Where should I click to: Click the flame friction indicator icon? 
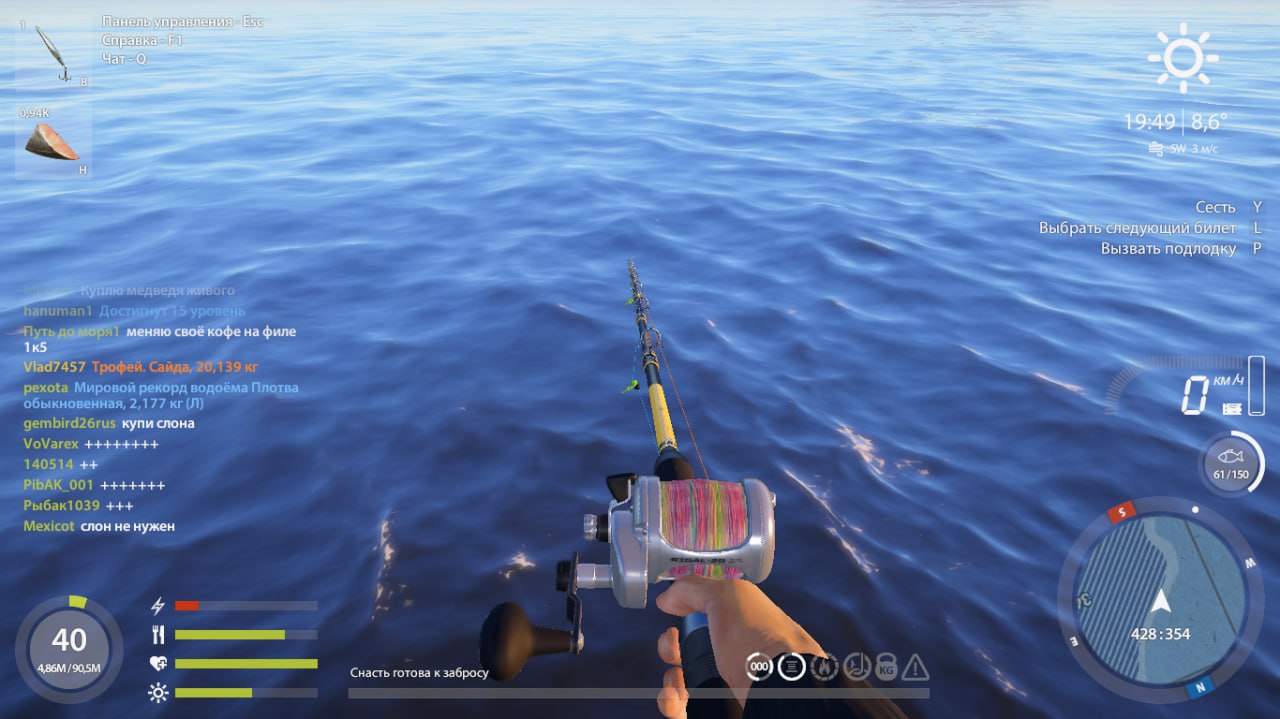coord(824,666)
